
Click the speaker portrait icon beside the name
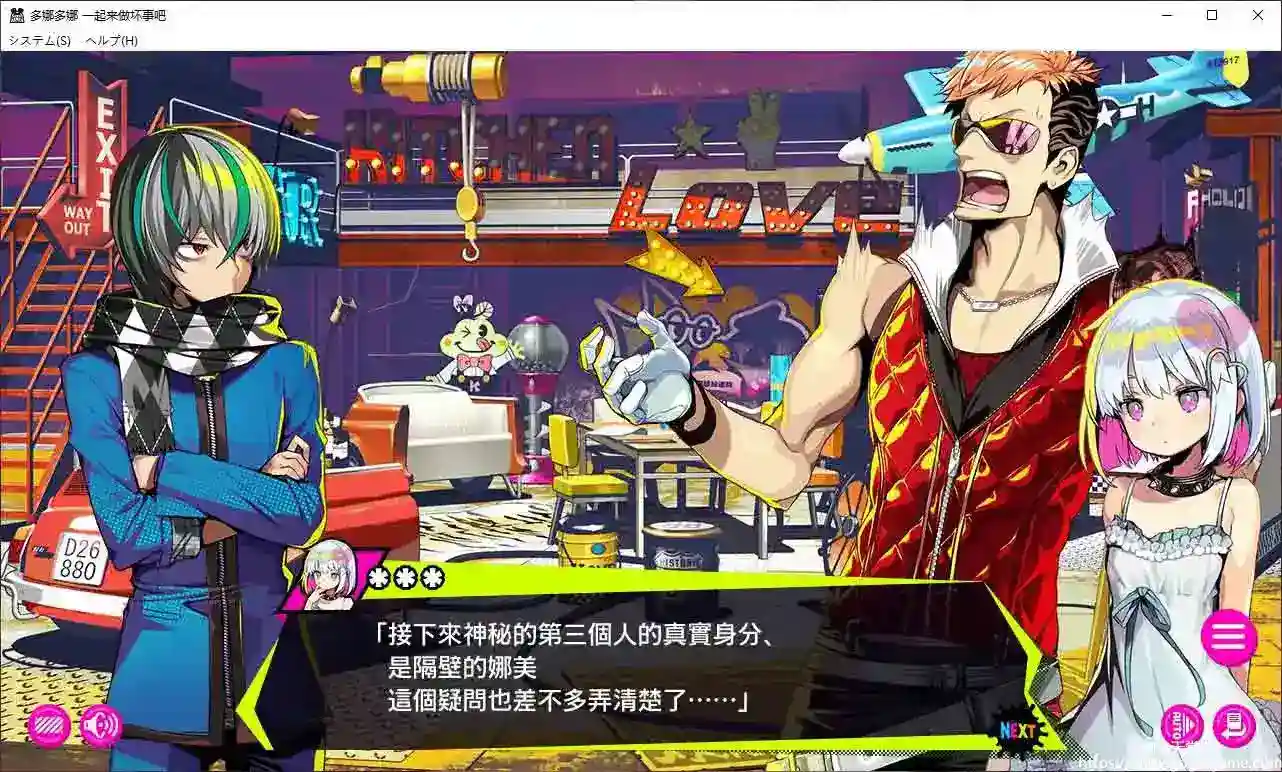click(x=322, y=578)
